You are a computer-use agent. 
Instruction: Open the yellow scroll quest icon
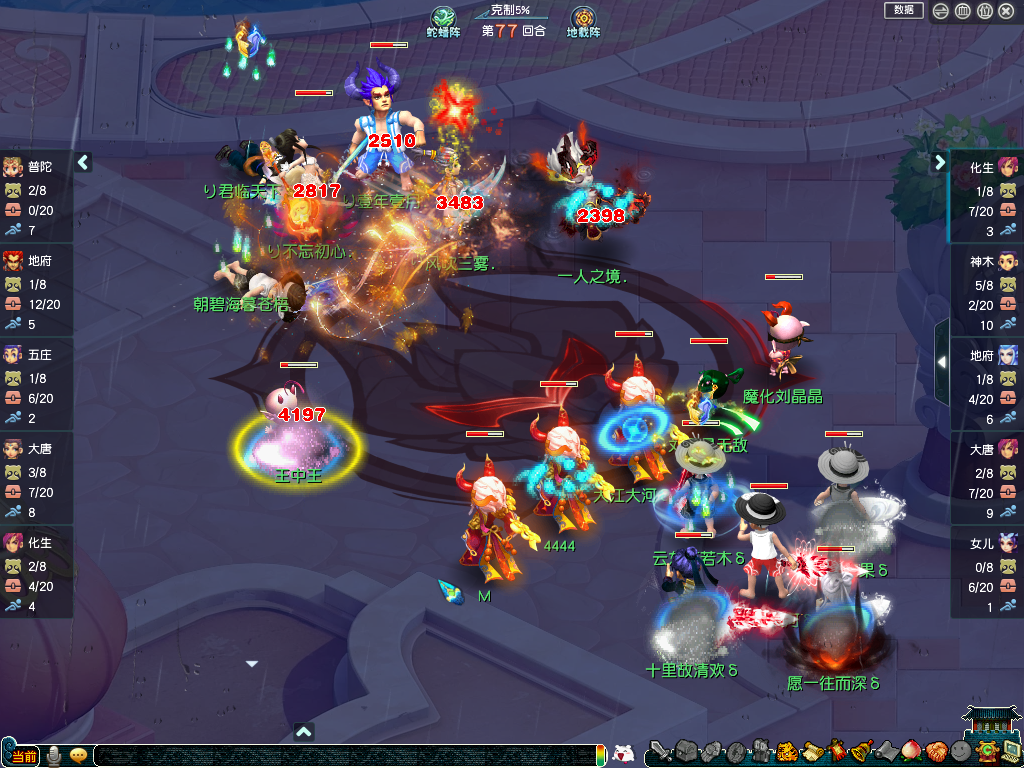click(x=811, y=751)
